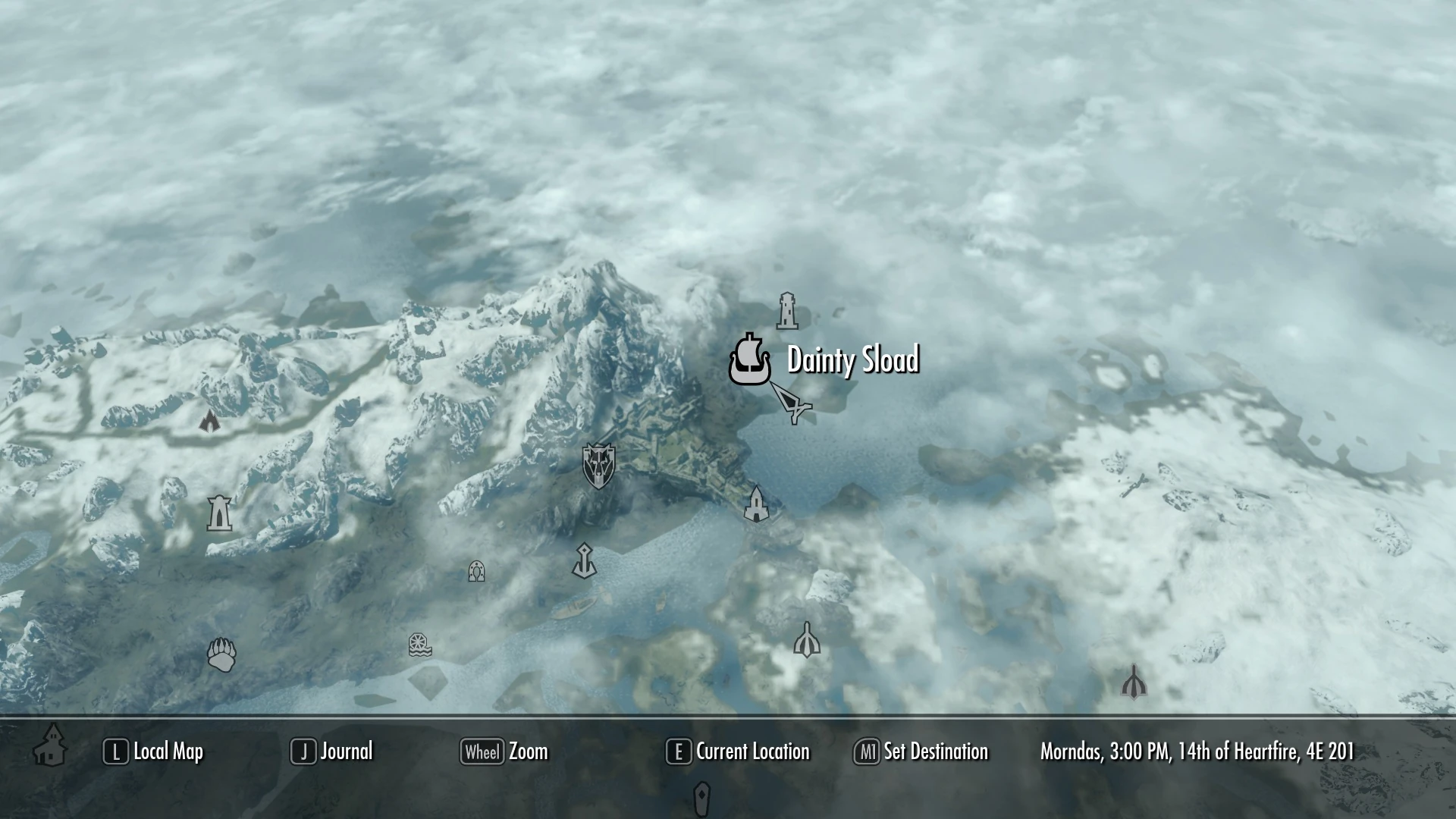Image resolution: width=1456 pixels, height=819 pixels.
Task: Select the bear claw cave marker
Action: [219, 654]
